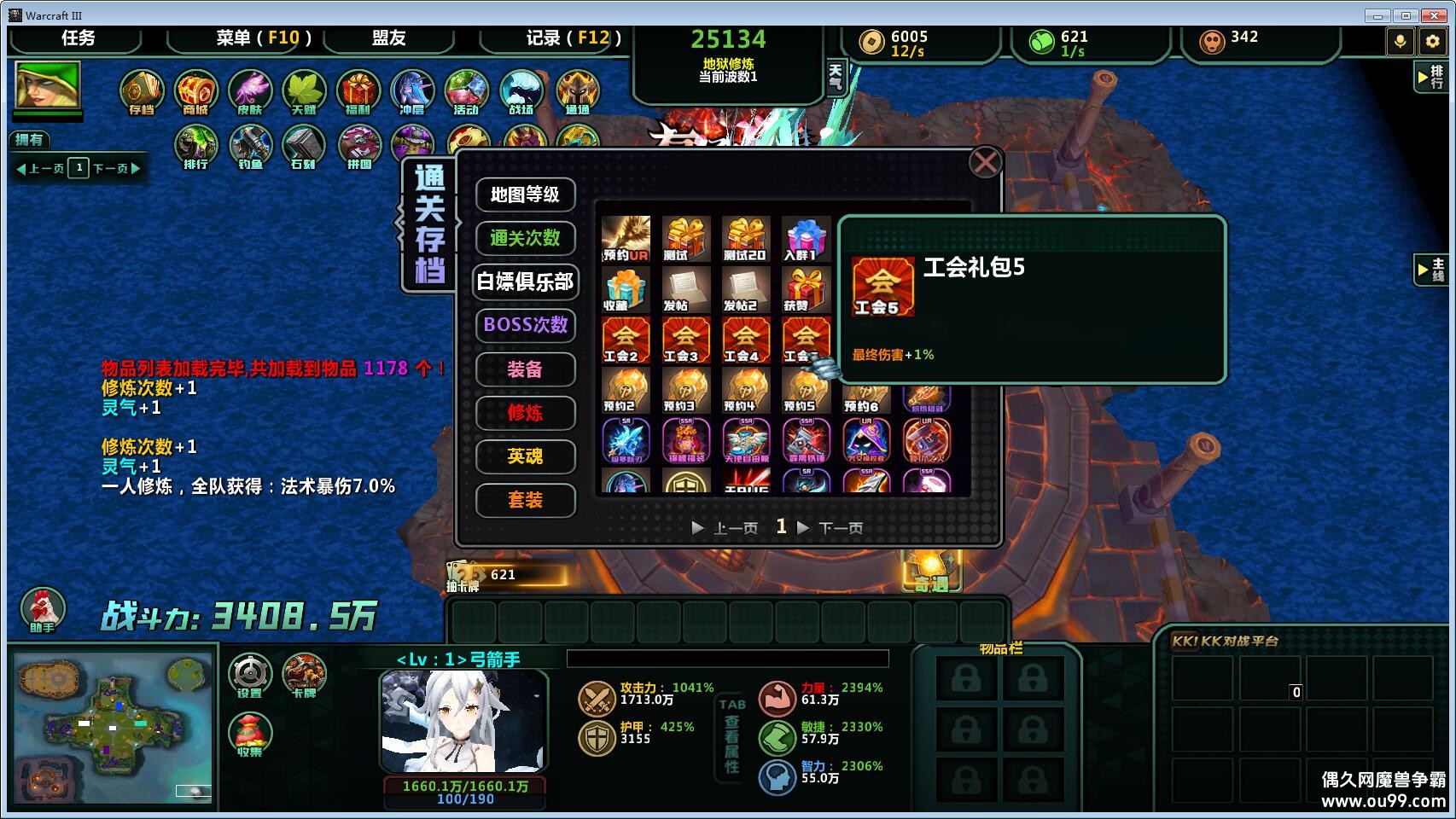Open 白嫖俱乐部 in the sidebar
Screen dimensions: 1456x819
click(525, 282)
